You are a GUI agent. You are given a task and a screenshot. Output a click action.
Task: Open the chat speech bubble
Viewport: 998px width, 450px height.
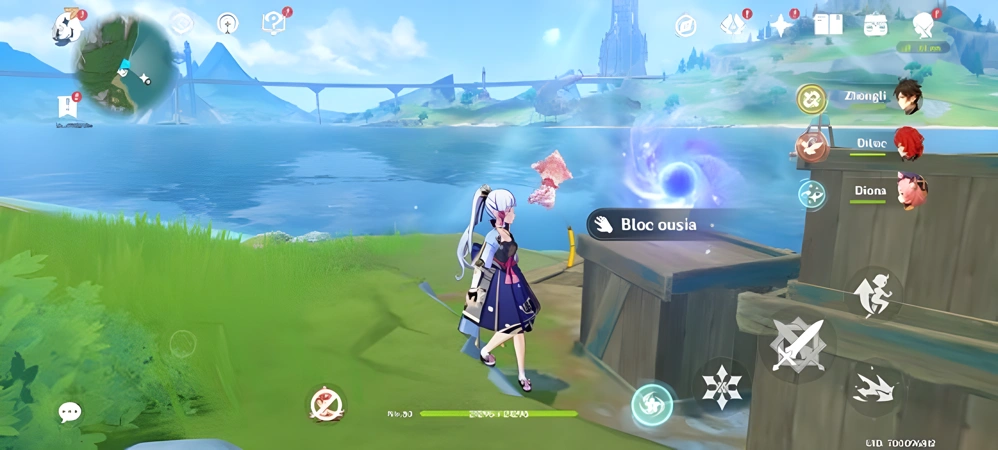point(69,412)
